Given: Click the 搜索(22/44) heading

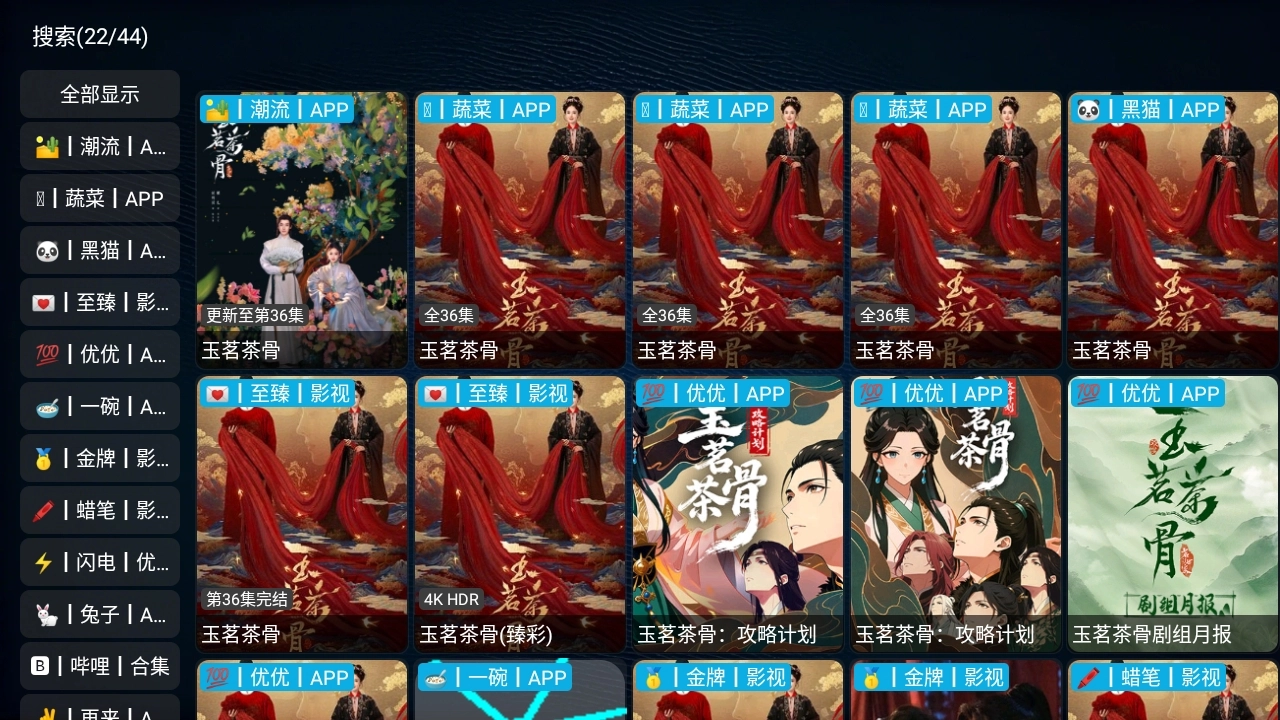Looking at the screenshot, I should [x=86, y=36].
